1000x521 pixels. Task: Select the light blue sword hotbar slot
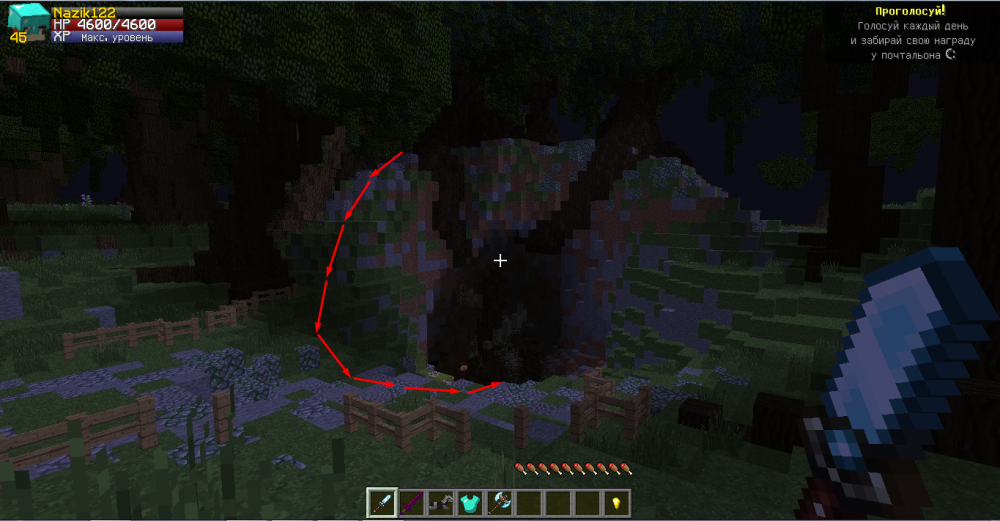[382, 502]
